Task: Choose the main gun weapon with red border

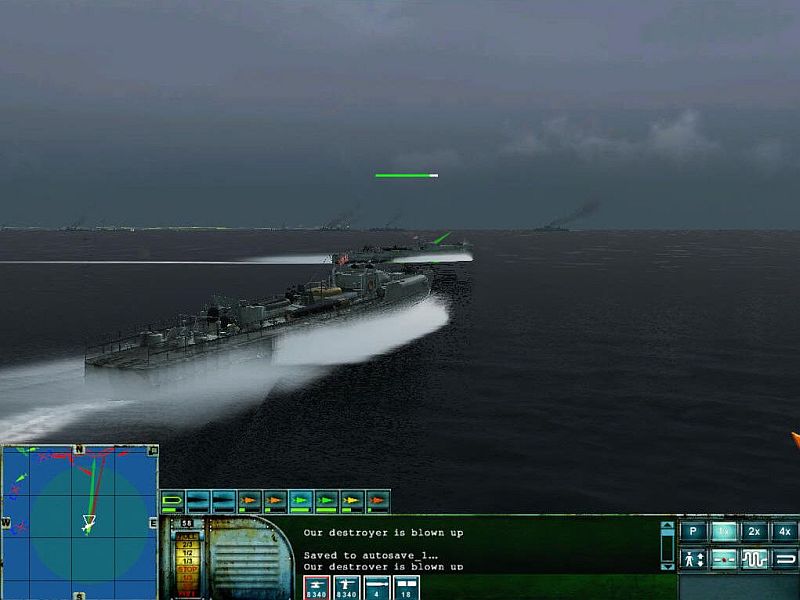Action: [x=316, y=587]
